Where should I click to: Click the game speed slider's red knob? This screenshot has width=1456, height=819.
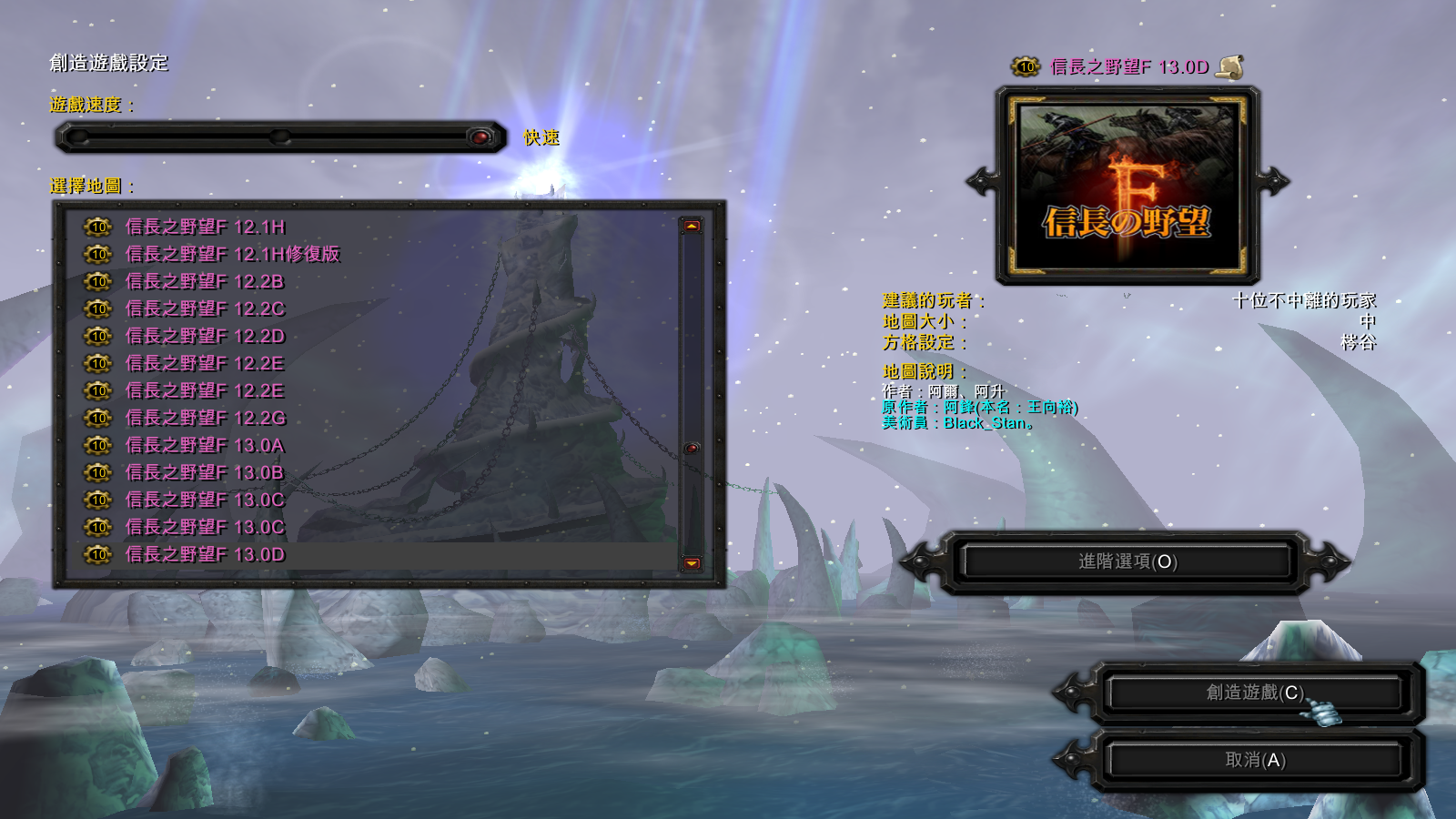(x=480, y=137)
